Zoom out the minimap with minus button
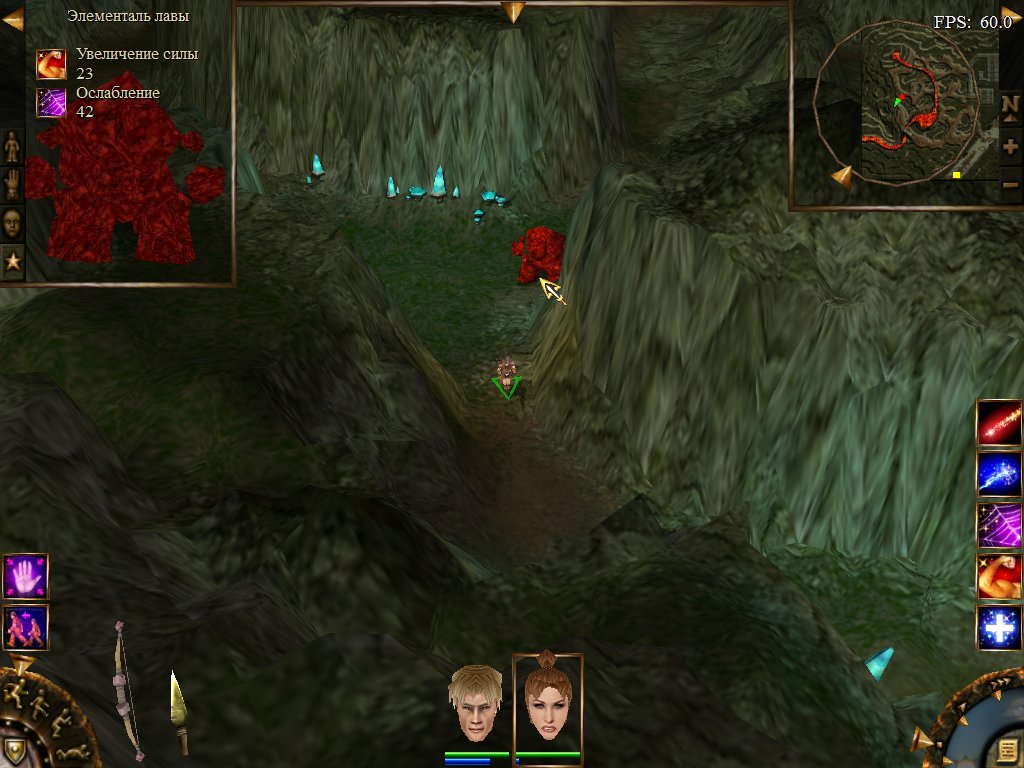 coord(1010,184)
